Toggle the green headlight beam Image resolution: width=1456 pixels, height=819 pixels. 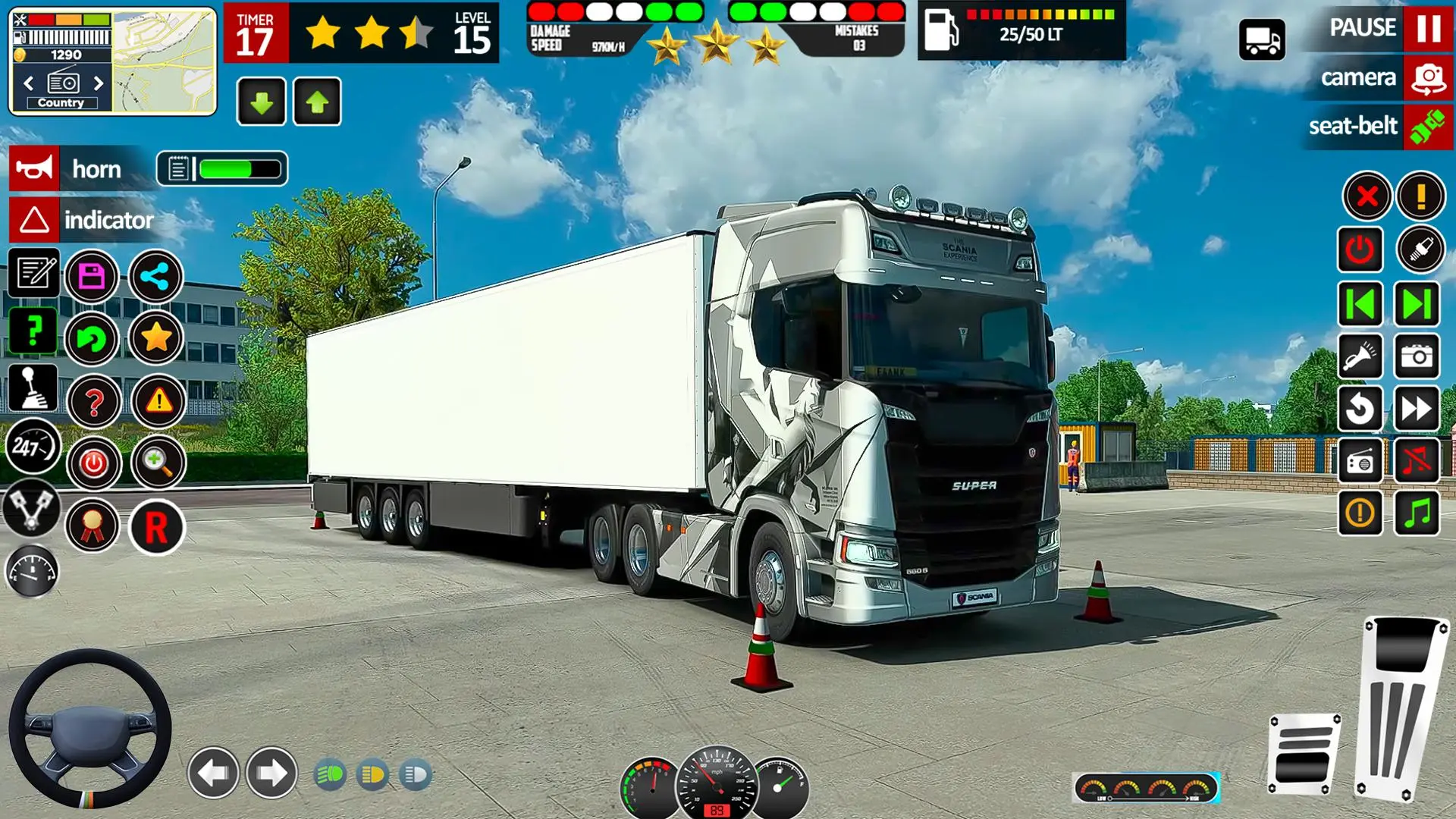(x=330, y=775)
